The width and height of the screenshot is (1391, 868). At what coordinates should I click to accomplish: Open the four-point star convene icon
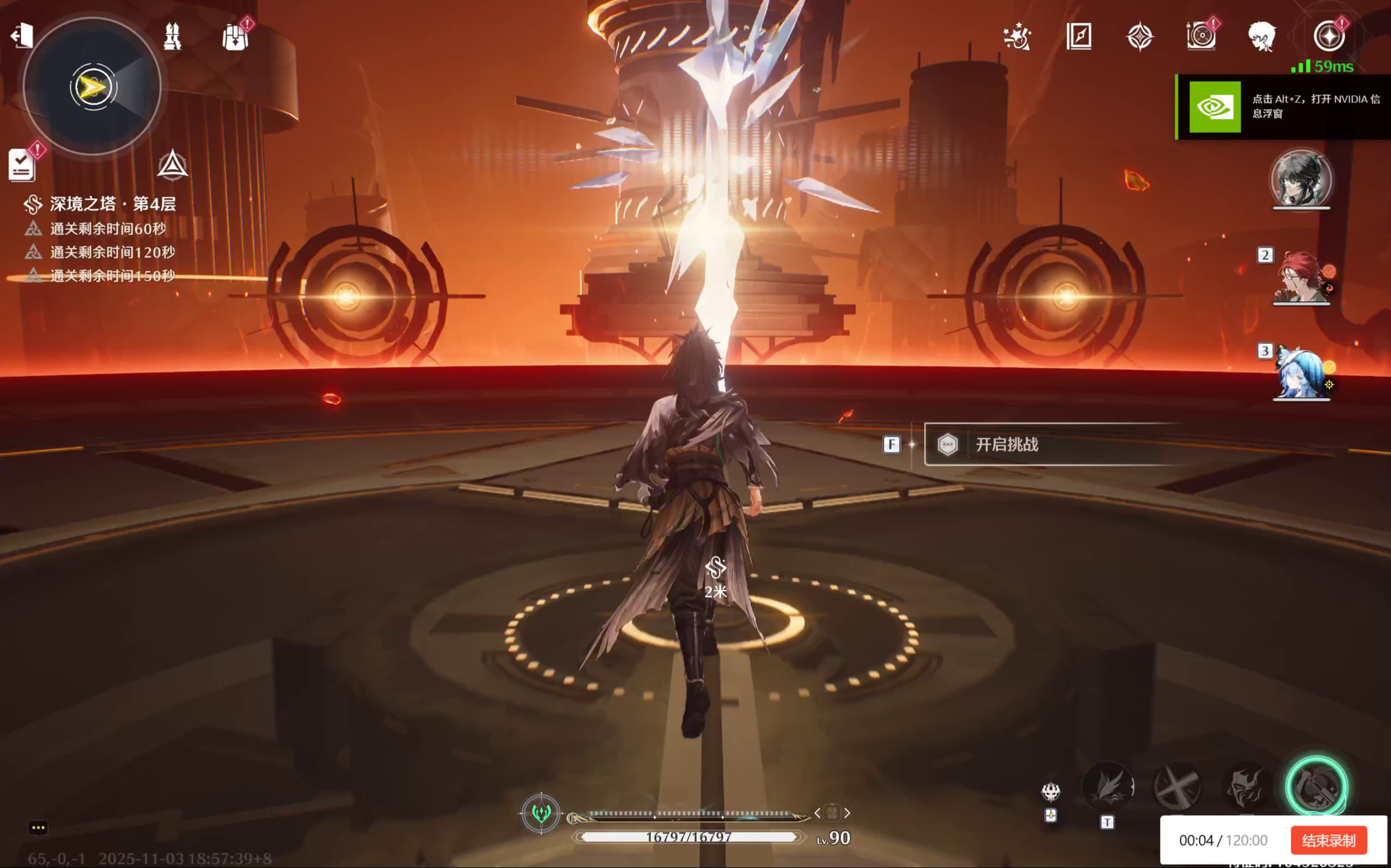tap(1140, 36)
